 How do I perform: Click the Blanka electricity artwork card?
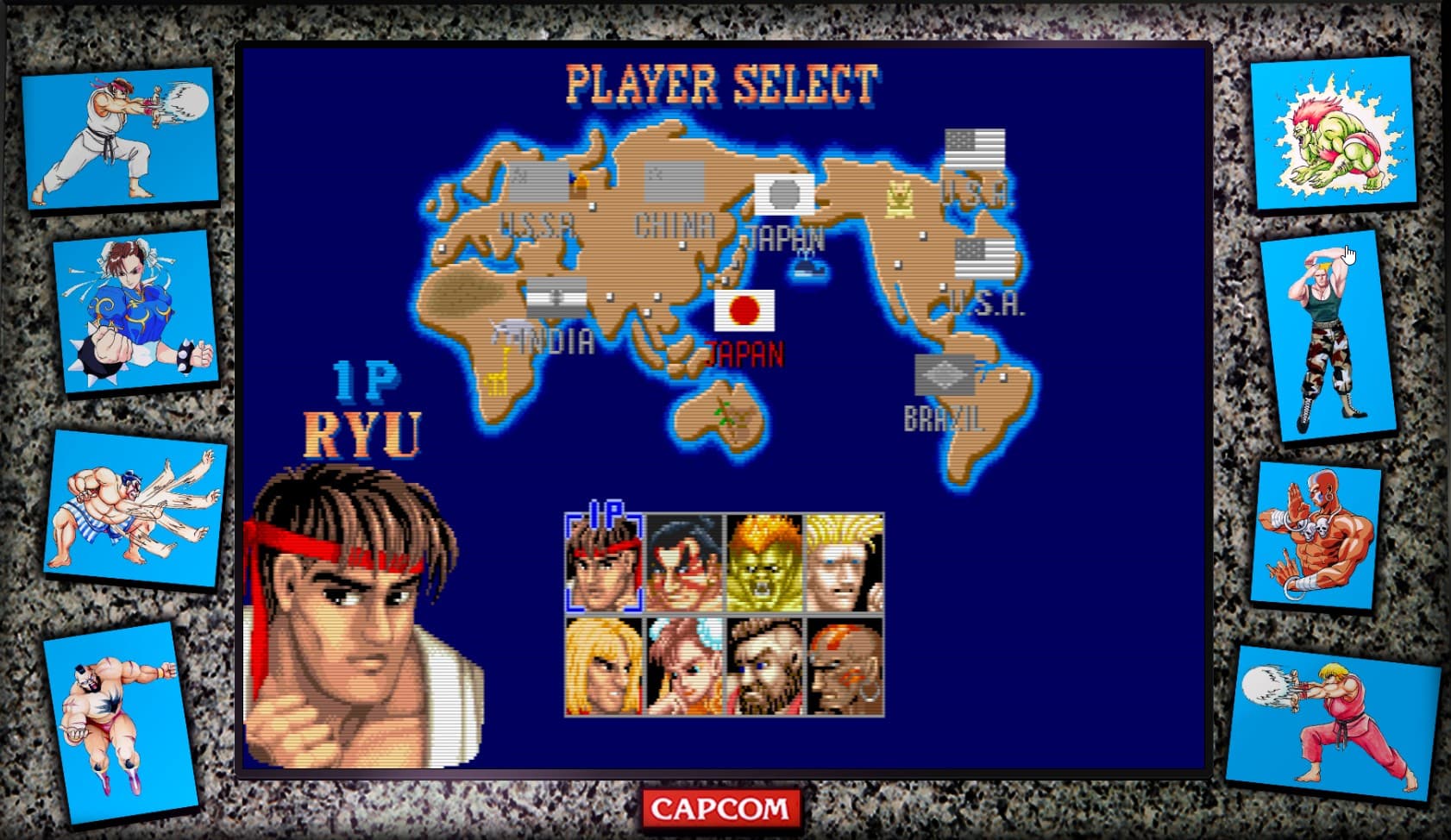click(1333, 133)
